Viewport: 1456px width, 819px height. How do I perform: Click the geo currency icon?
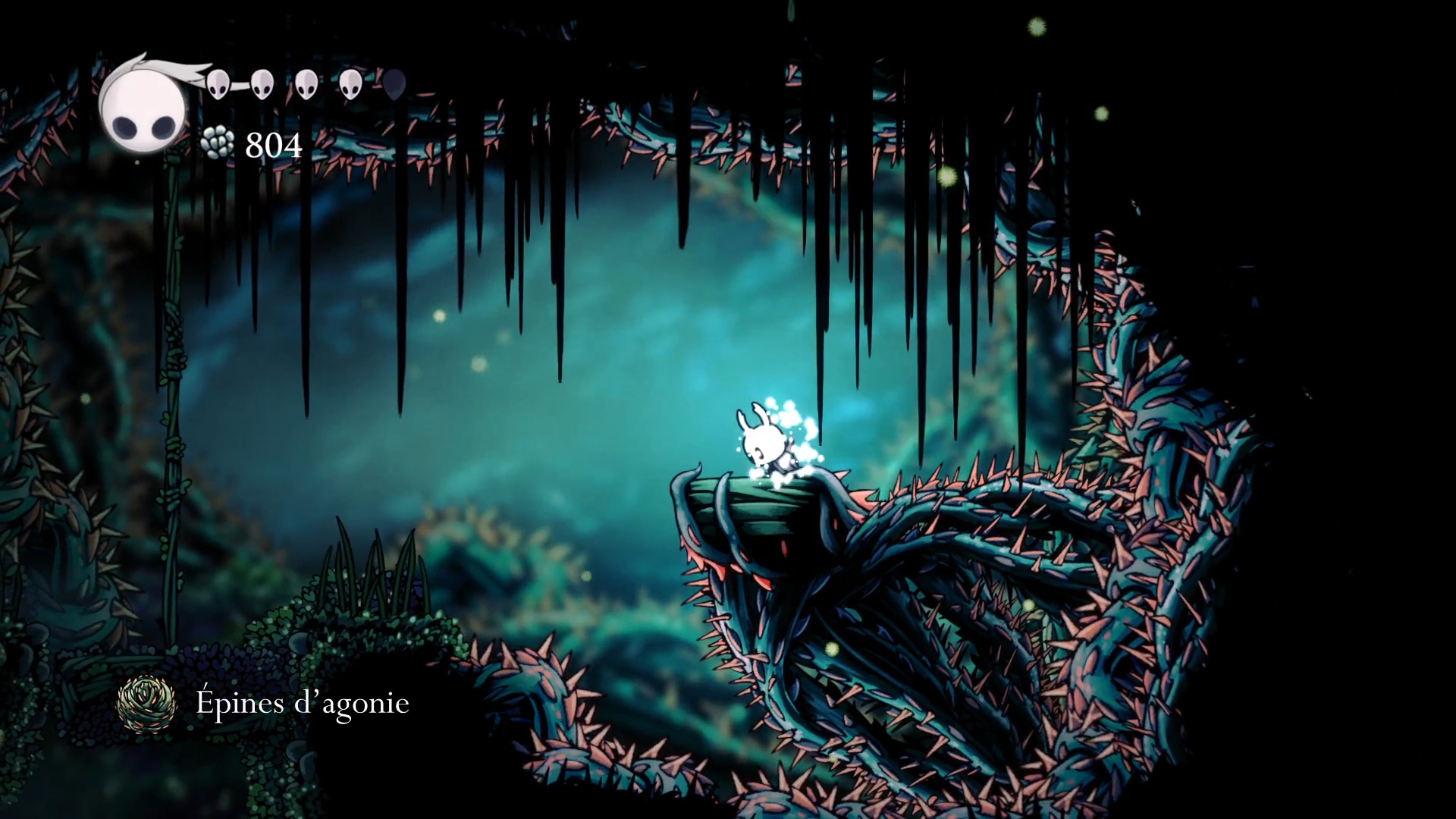(x=219, y=143)
